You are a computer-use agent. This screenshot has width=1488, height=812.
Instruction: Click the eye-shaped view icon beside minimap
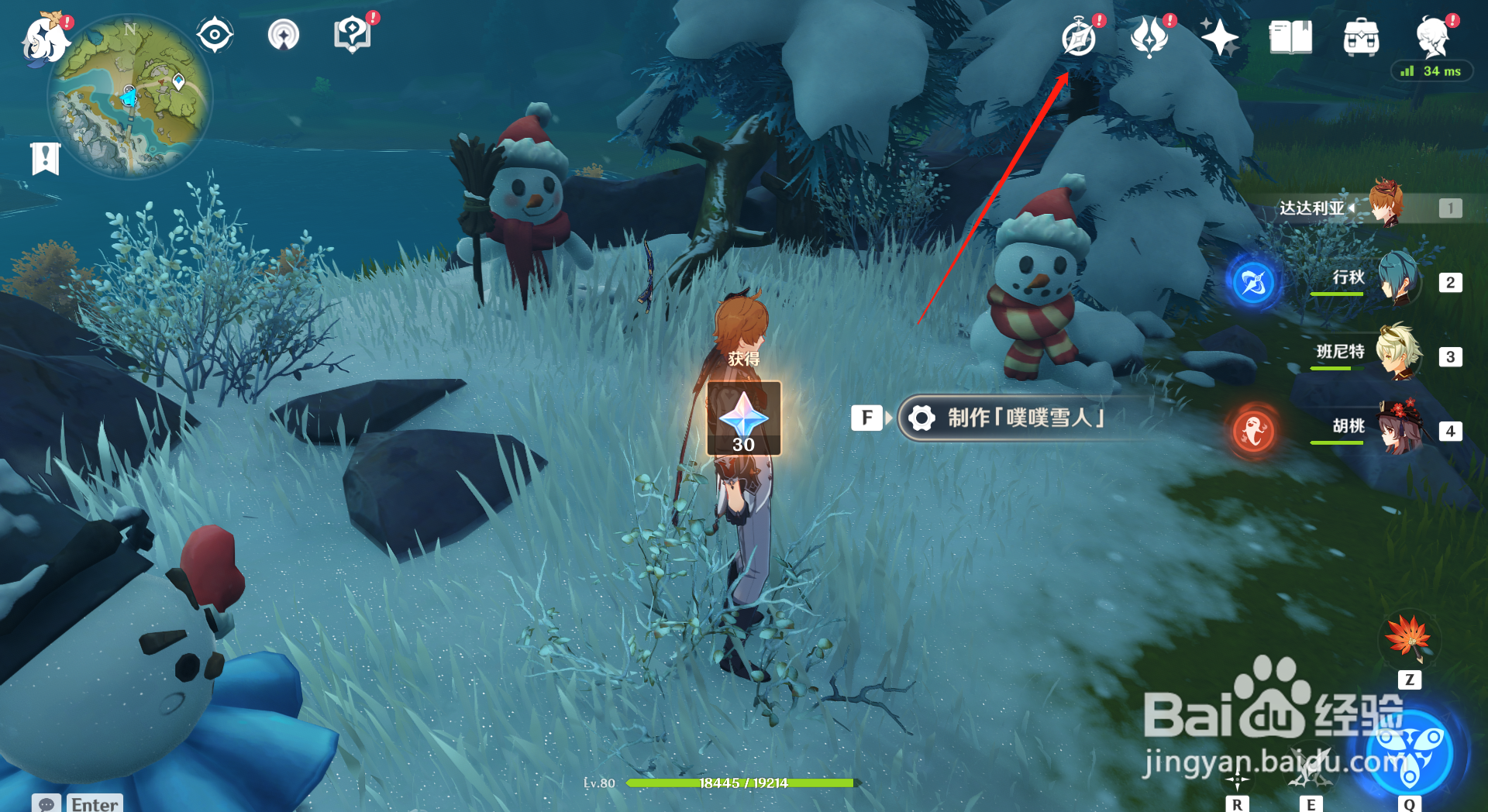click(215, 36)
